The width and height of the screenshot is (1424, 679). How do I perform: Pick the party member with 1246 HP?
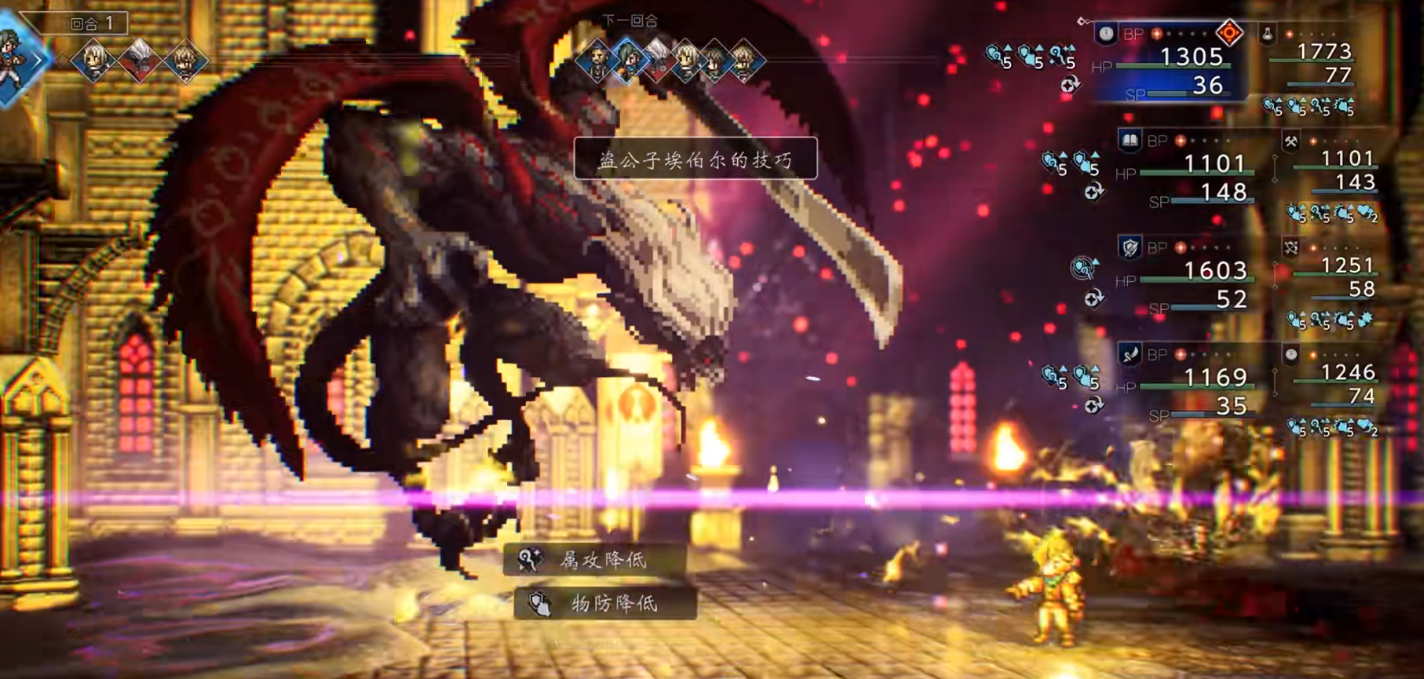[x=1330, y=383]
